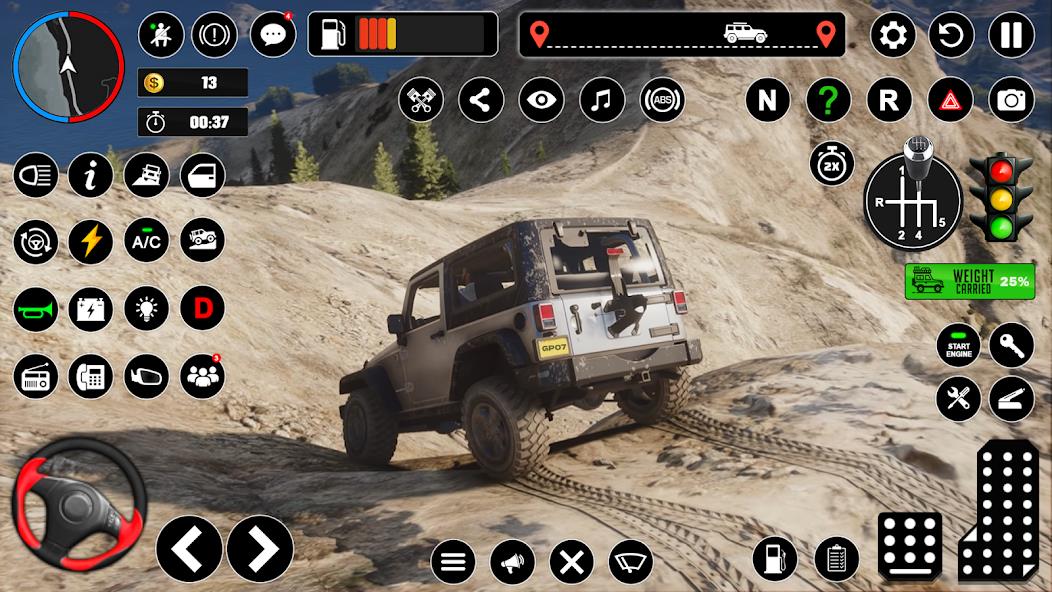Shift to neutral with the N button
Viewport: 1052px width, 592px height.
tap(767, 100)
